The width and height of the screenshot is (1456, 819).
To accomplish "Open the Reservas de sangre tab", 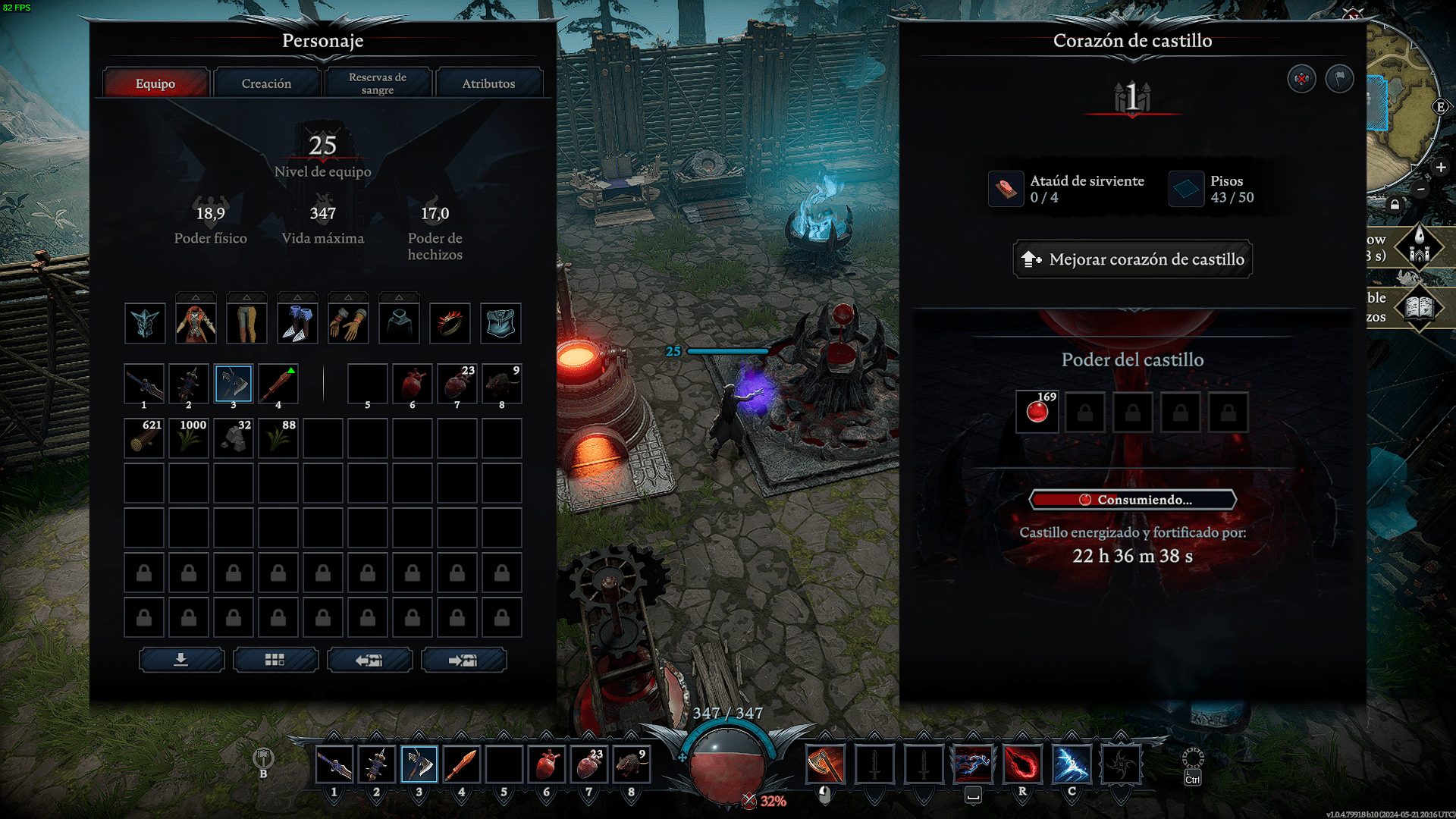I will 378,83.
